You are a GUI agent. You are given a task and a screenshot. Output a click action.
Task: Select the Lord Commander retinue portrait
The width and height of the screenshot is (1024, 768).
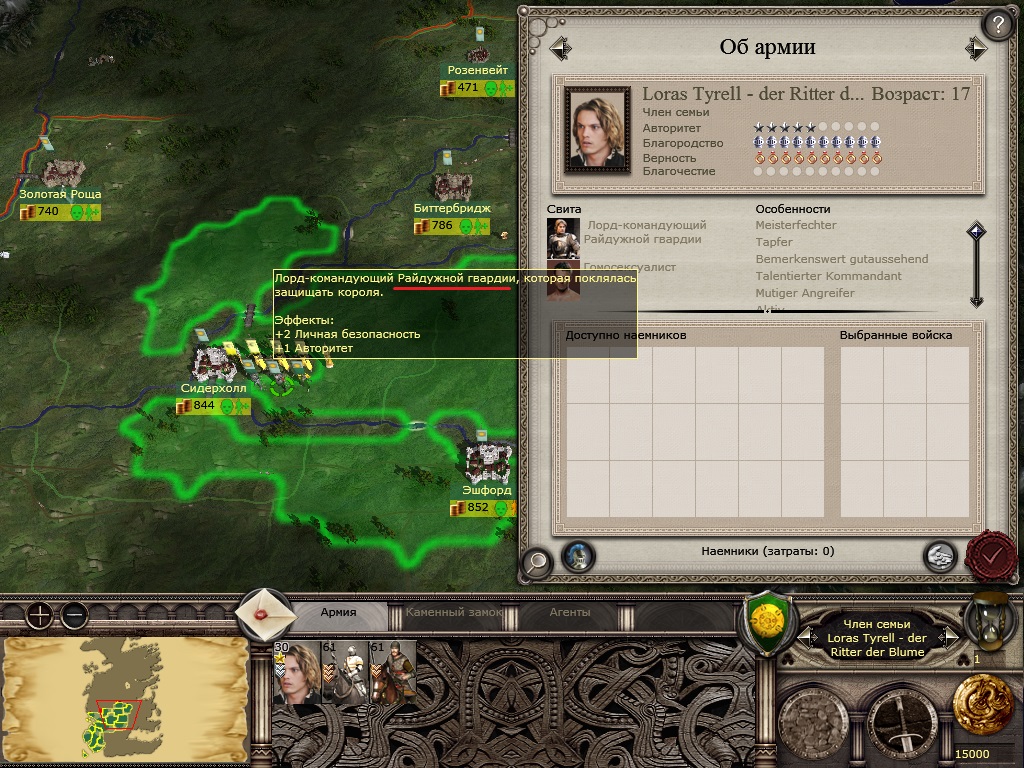(563, 238)
